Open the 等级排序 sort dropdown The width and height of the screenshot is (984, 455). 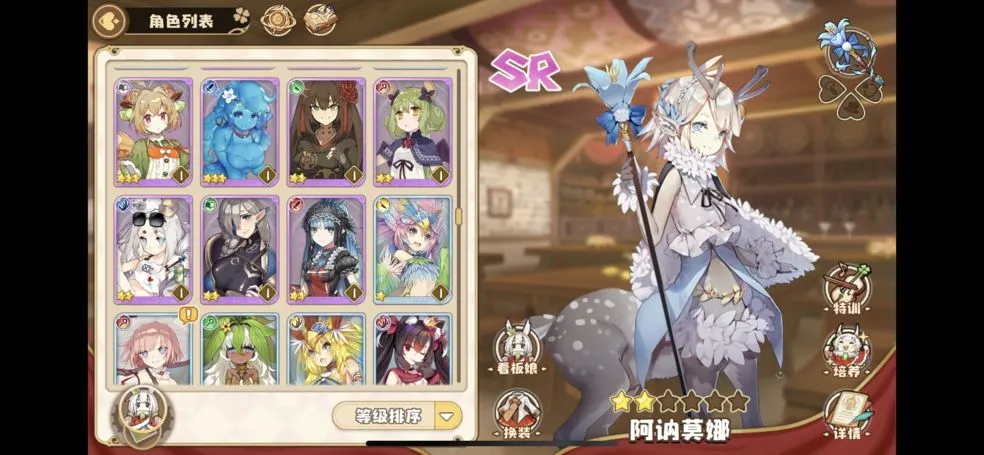coord(397,416)
